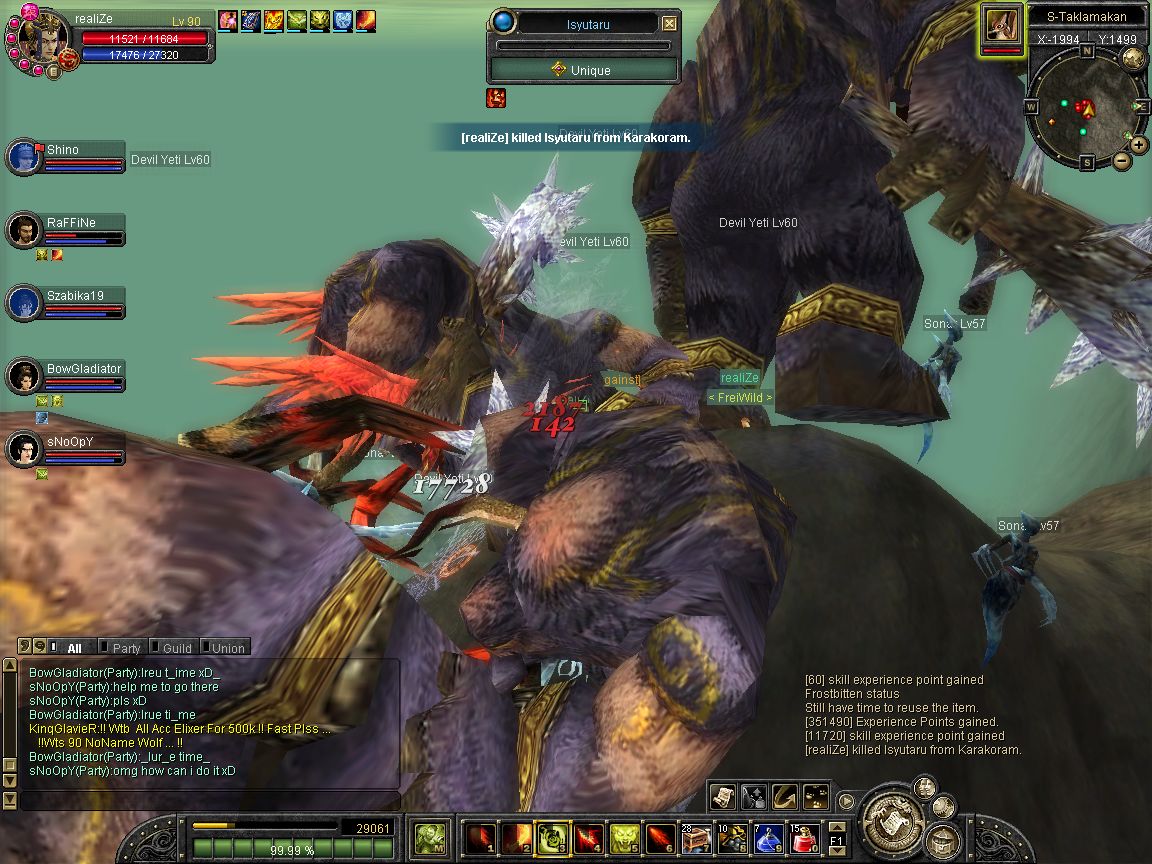The image size is (1152, 864).
Task: Open the Union chat tab
Action: click(x=227, y=648)
